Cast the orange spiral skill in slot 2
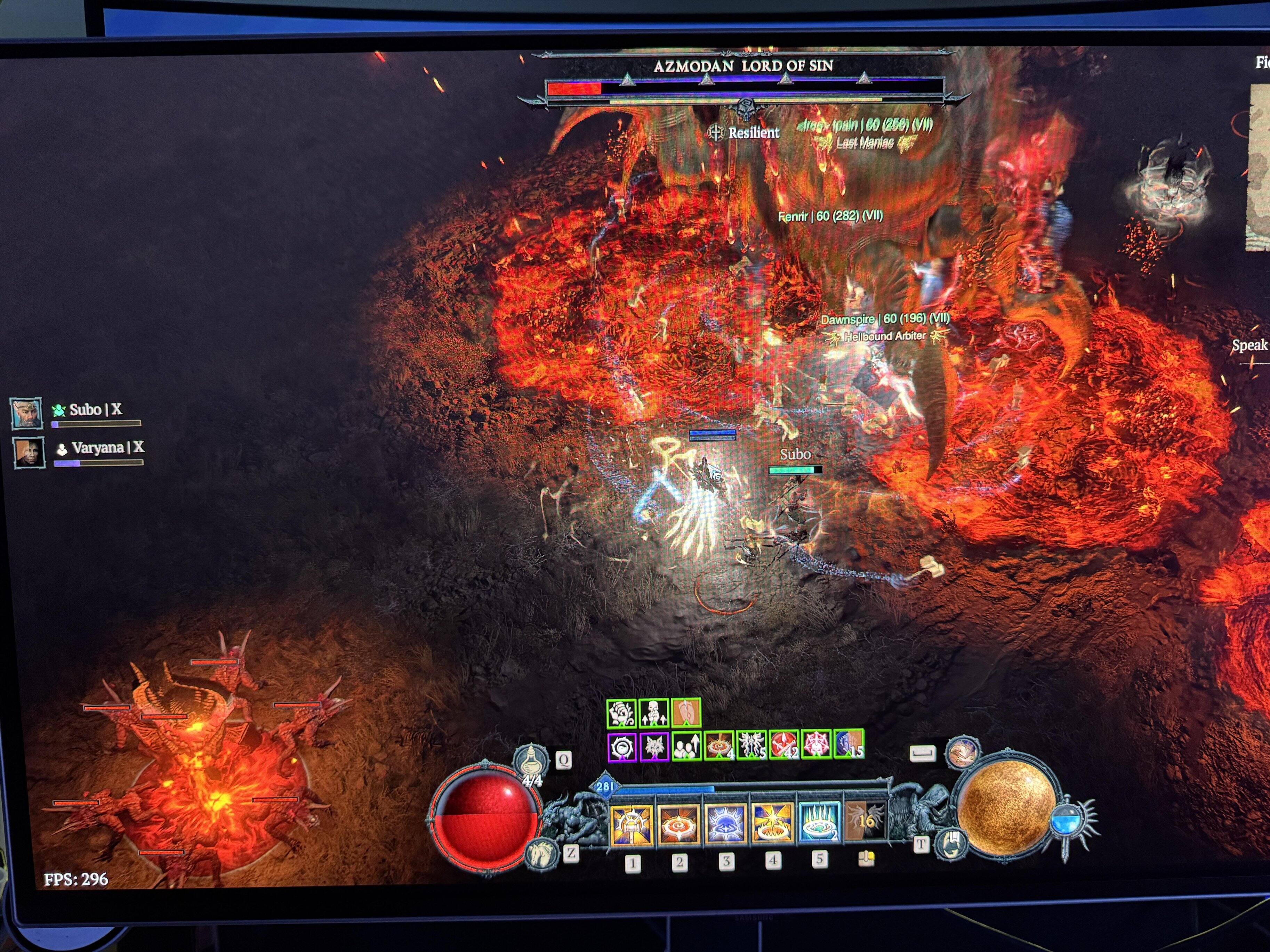The width and height of the screenshot is (1270, 952). point(679,824)
